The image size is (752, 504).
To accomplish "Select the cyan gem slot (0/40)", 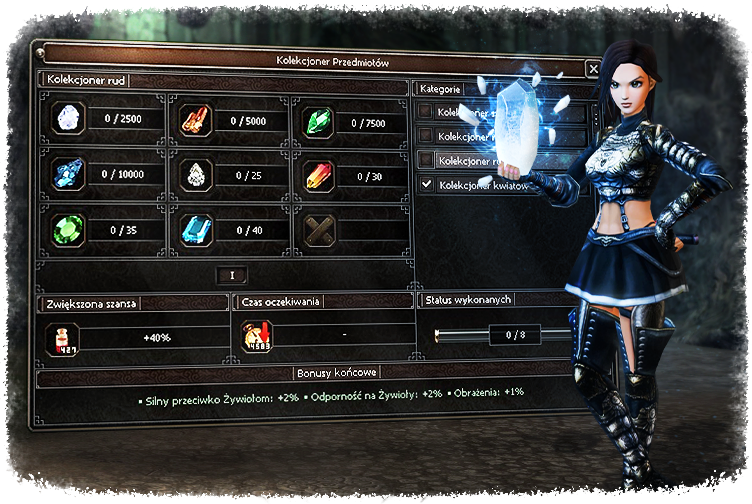I will click(x=195, y=229).
